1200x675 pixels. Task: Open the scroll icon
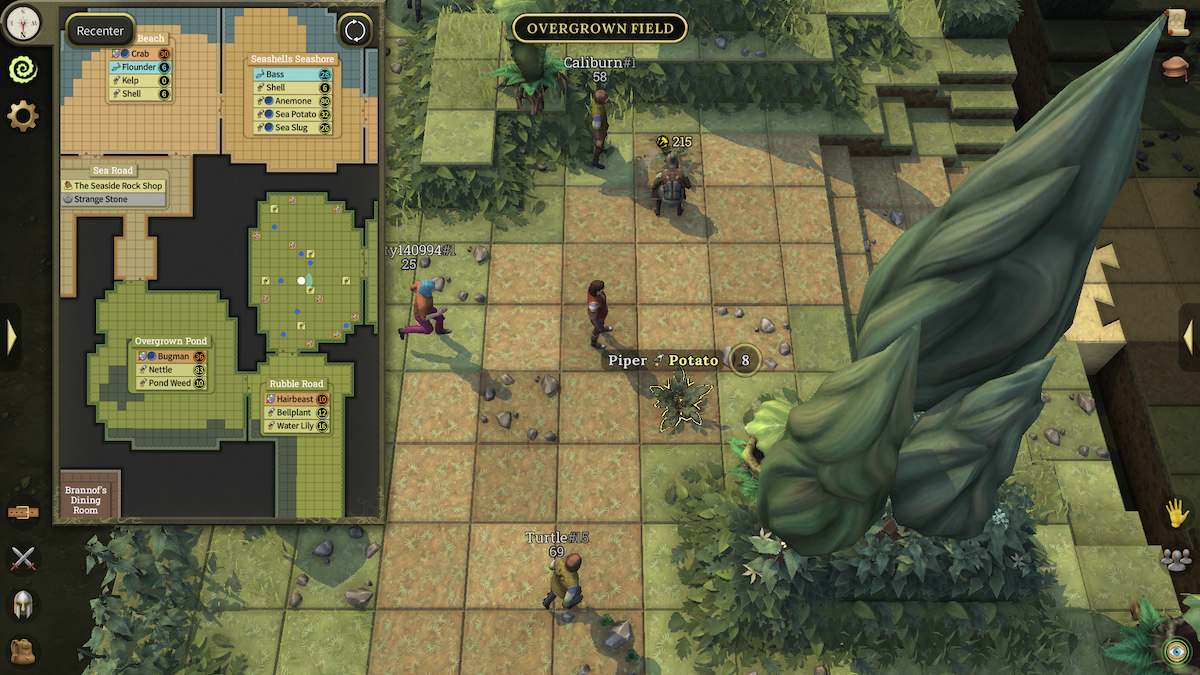1177,22
